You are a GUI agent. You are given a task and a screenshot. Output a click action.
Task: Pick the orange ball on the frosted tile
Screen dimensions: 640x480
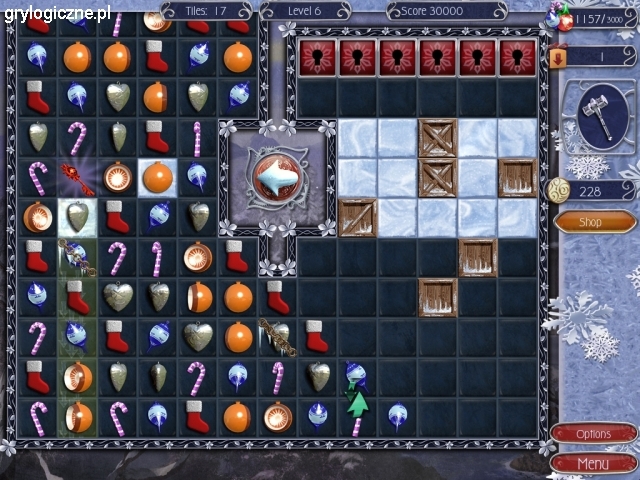[x=156, y=177]
